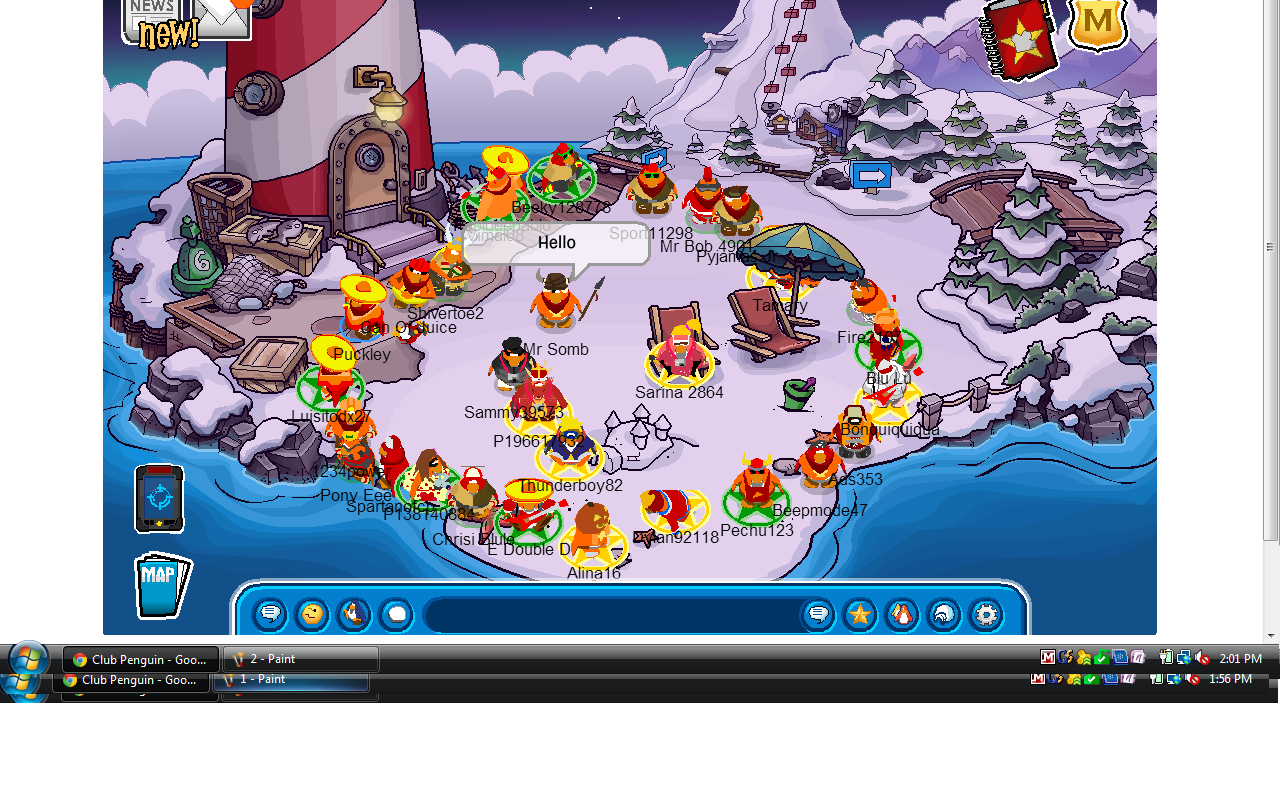Image resolution: width=1280 pixels, height=800 pixels.
Task: Open the gear settings button
Action: tap(986, 614)
